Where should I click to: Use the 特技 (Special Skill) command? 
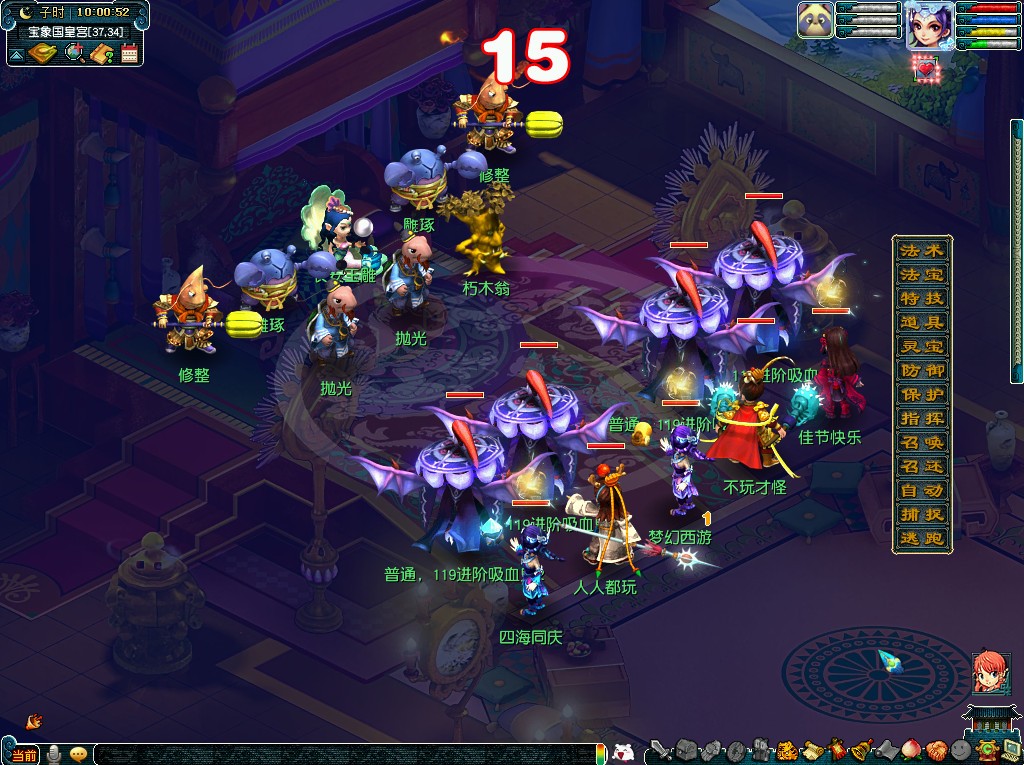[x=922, y=298]
